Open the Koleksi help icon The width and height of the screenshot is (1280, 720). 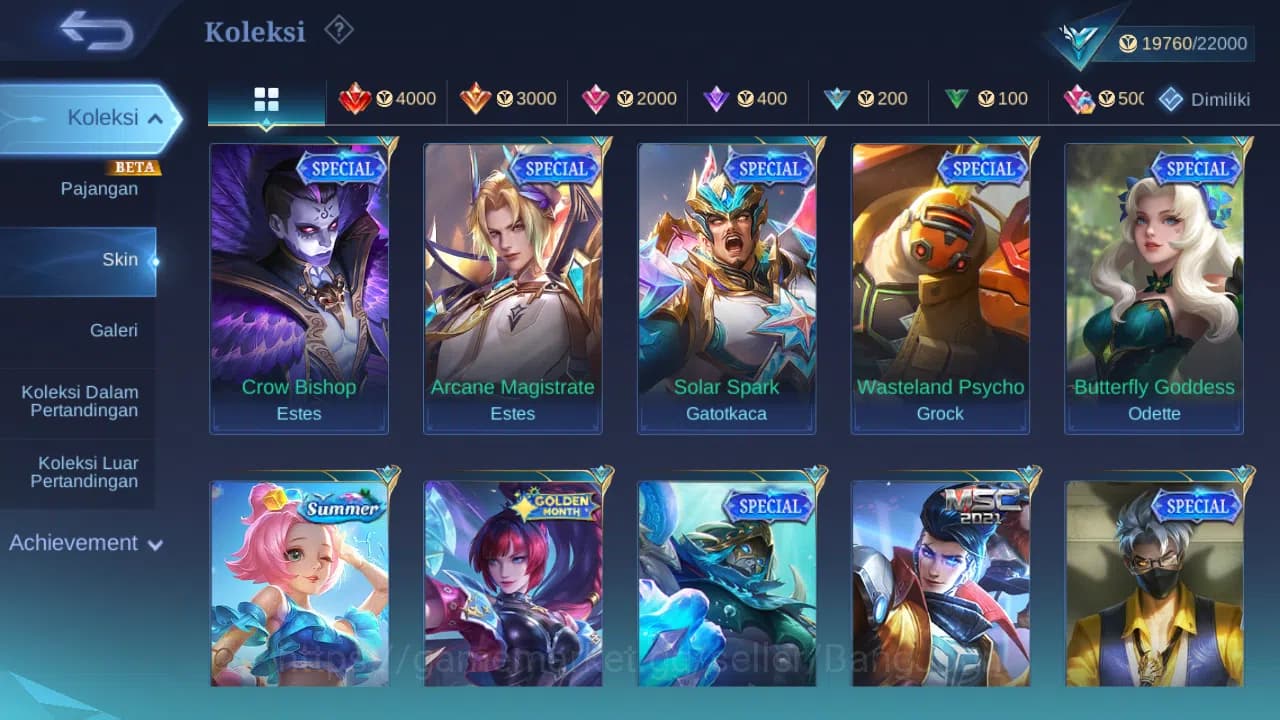pos(338,30)
